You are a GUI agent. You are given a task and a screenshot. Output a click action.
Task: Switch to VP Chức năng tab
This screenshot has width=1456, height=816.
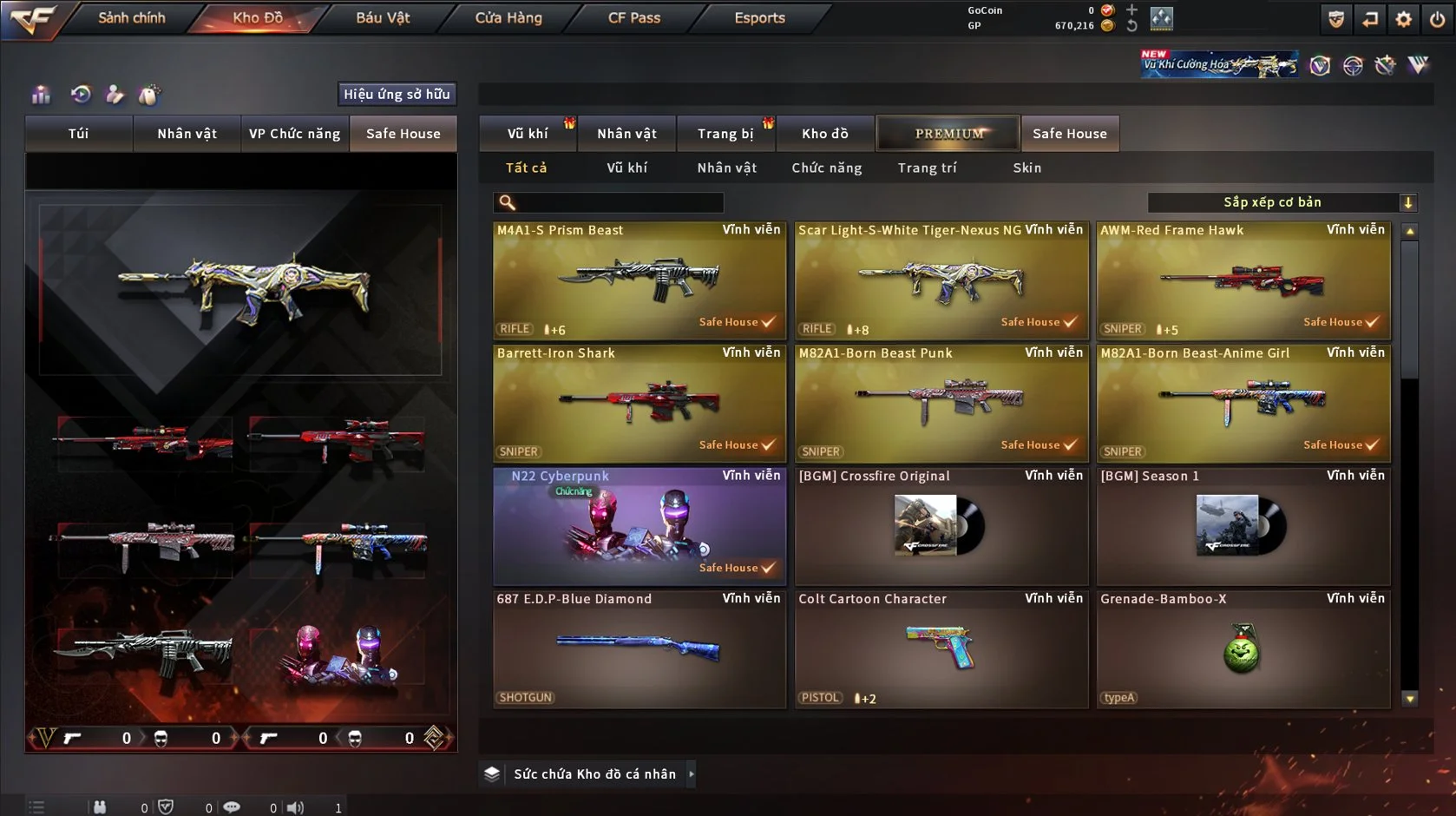click(x=294, y=134)
